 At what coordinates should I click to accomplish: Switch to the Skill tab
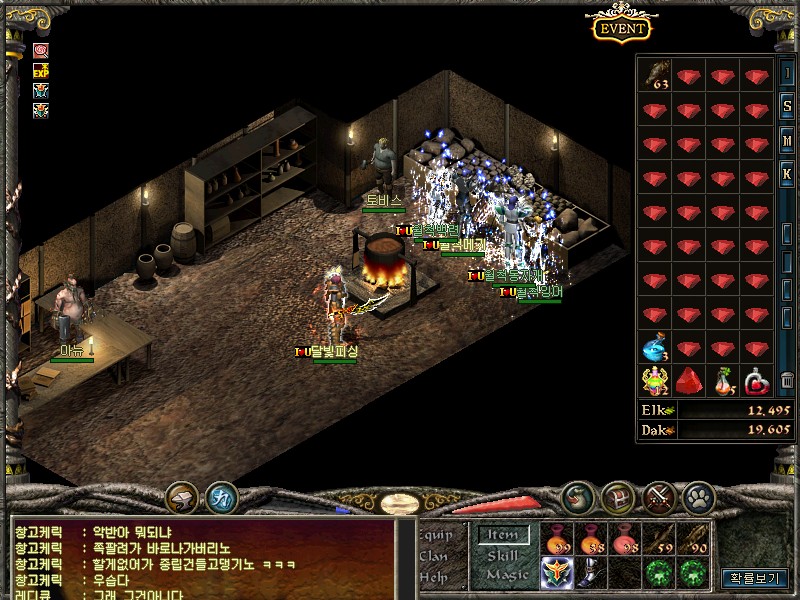502,555
